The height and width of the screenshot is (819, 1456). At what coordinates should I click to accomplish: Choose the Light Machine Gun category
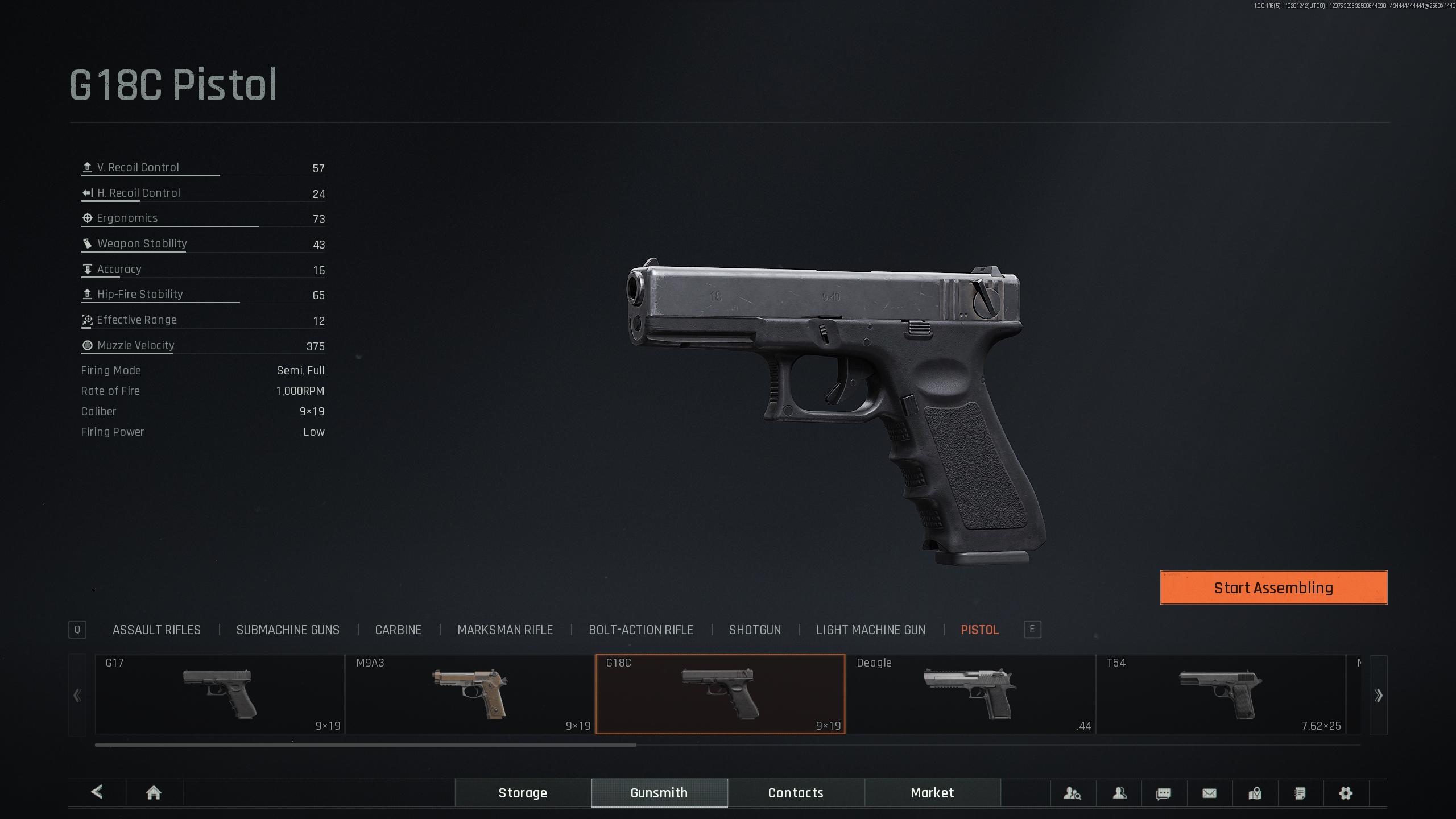(x=871, y=630)
